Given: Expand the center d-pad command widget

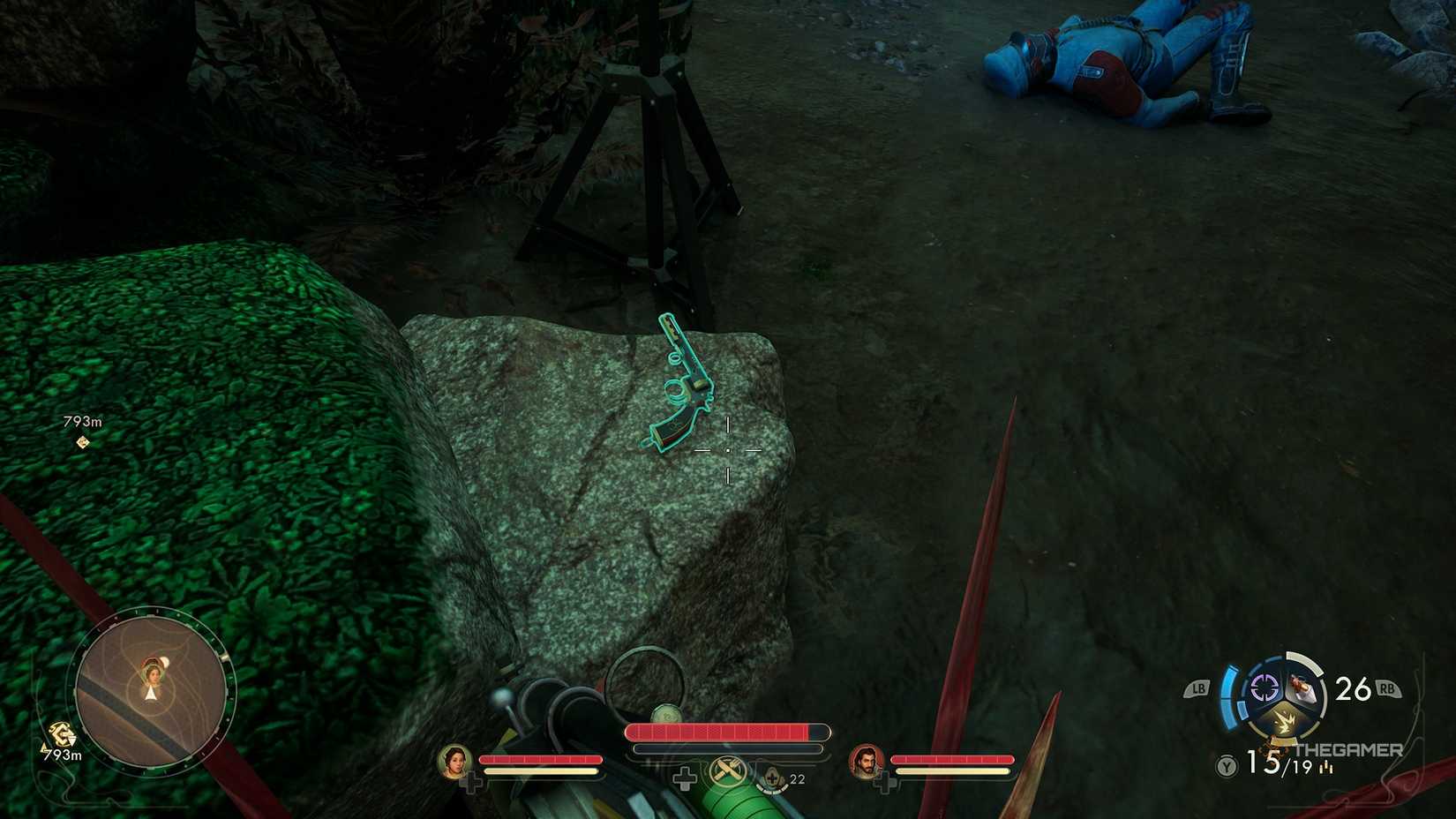Looking at the screenshot, I should pos(685,778).
